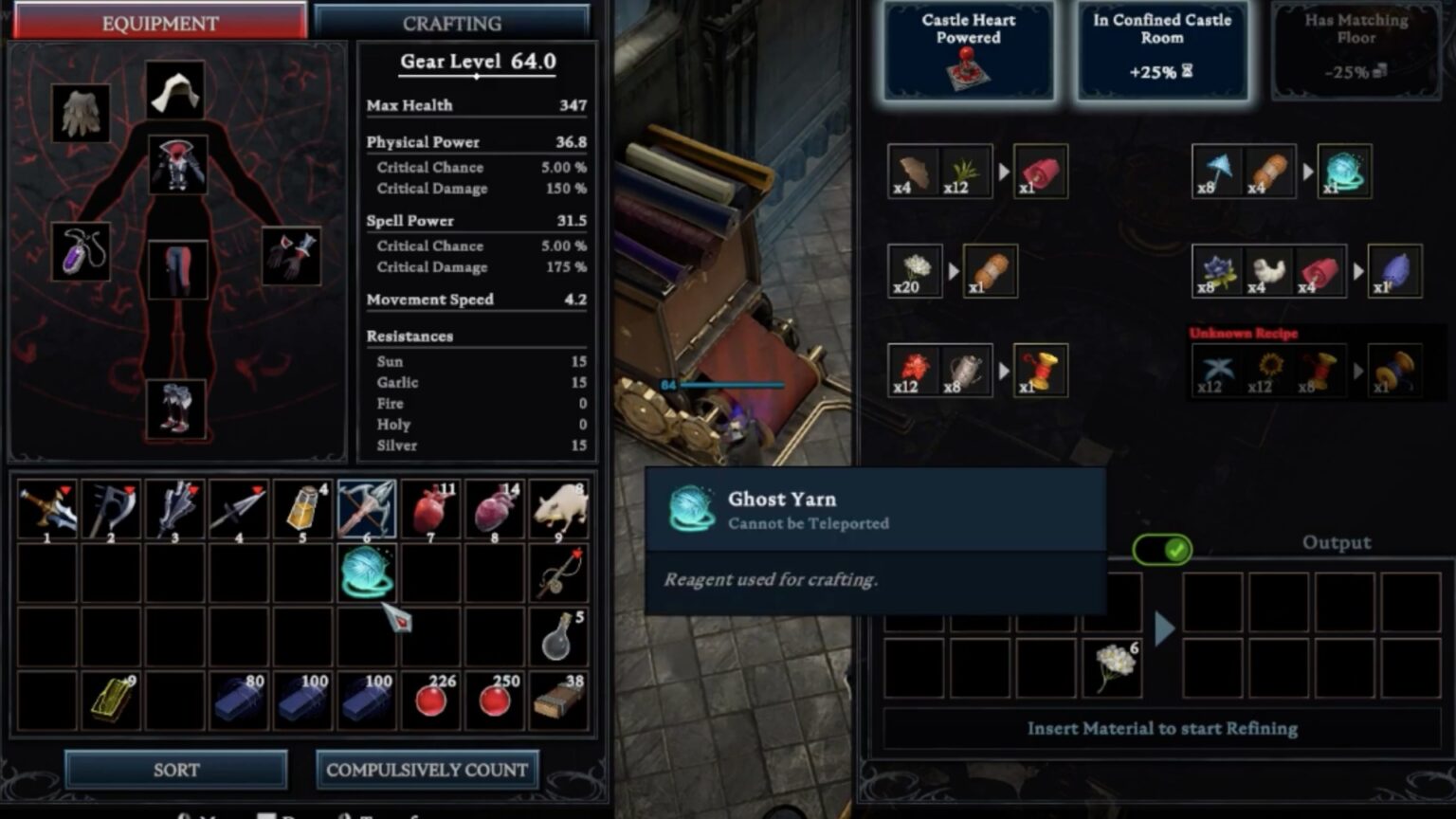The image size is (1456, 819).
Task: Select the red Cloth recipe result icon
Action: (x=1040, y=171)
